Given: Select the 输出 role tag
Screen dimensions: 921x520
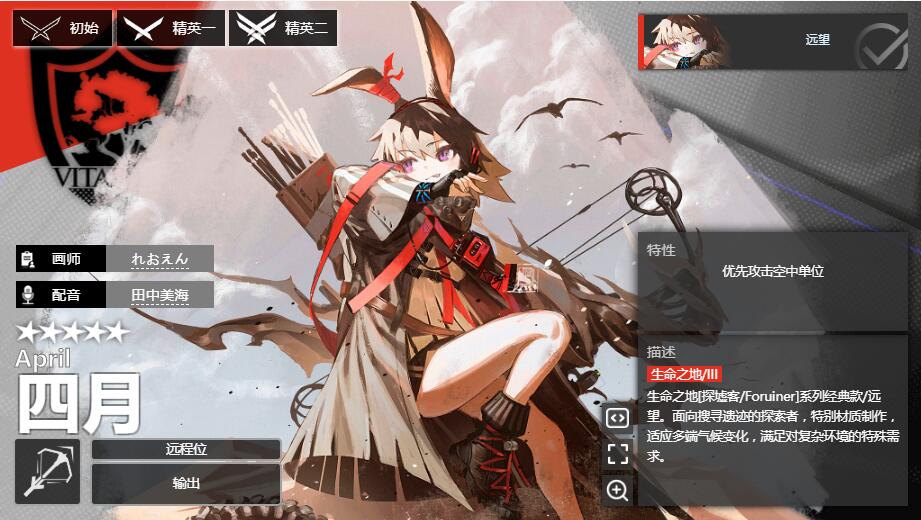Looking at the screenshot, I should coord(186,484).
